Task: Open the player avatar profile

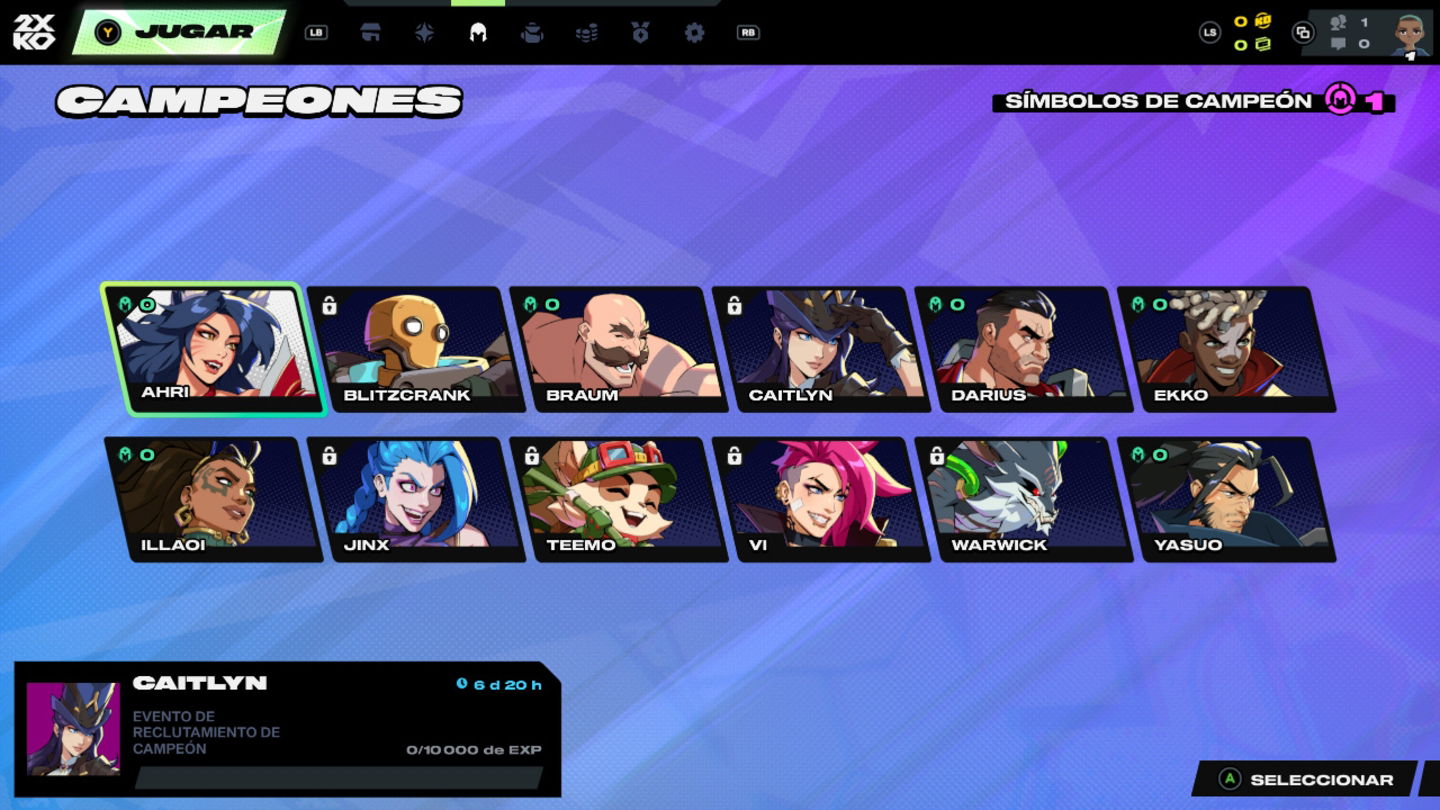Action: [1410, 34]
